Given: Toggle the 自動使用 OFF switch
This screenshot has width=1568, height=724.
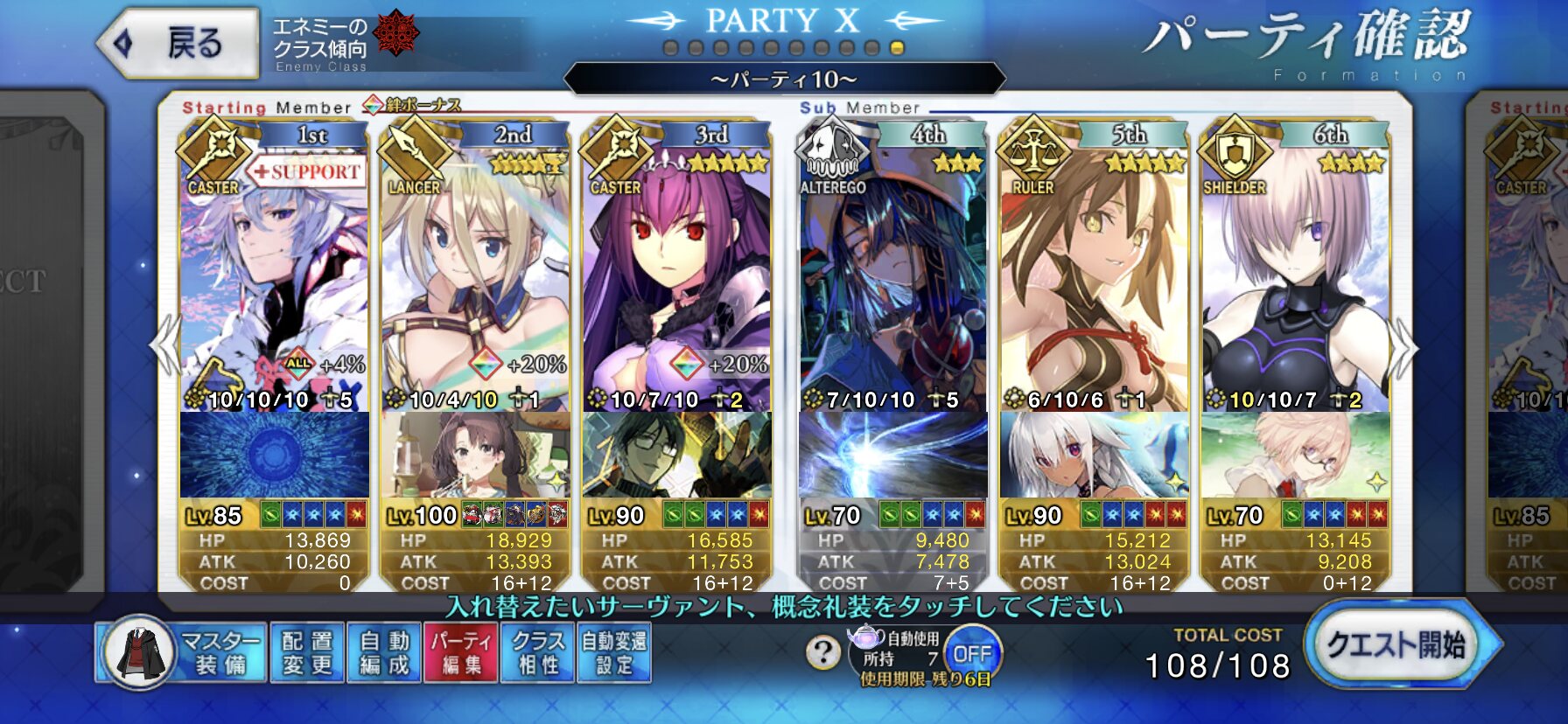Looking at the screenshot, I should point(971,653).
